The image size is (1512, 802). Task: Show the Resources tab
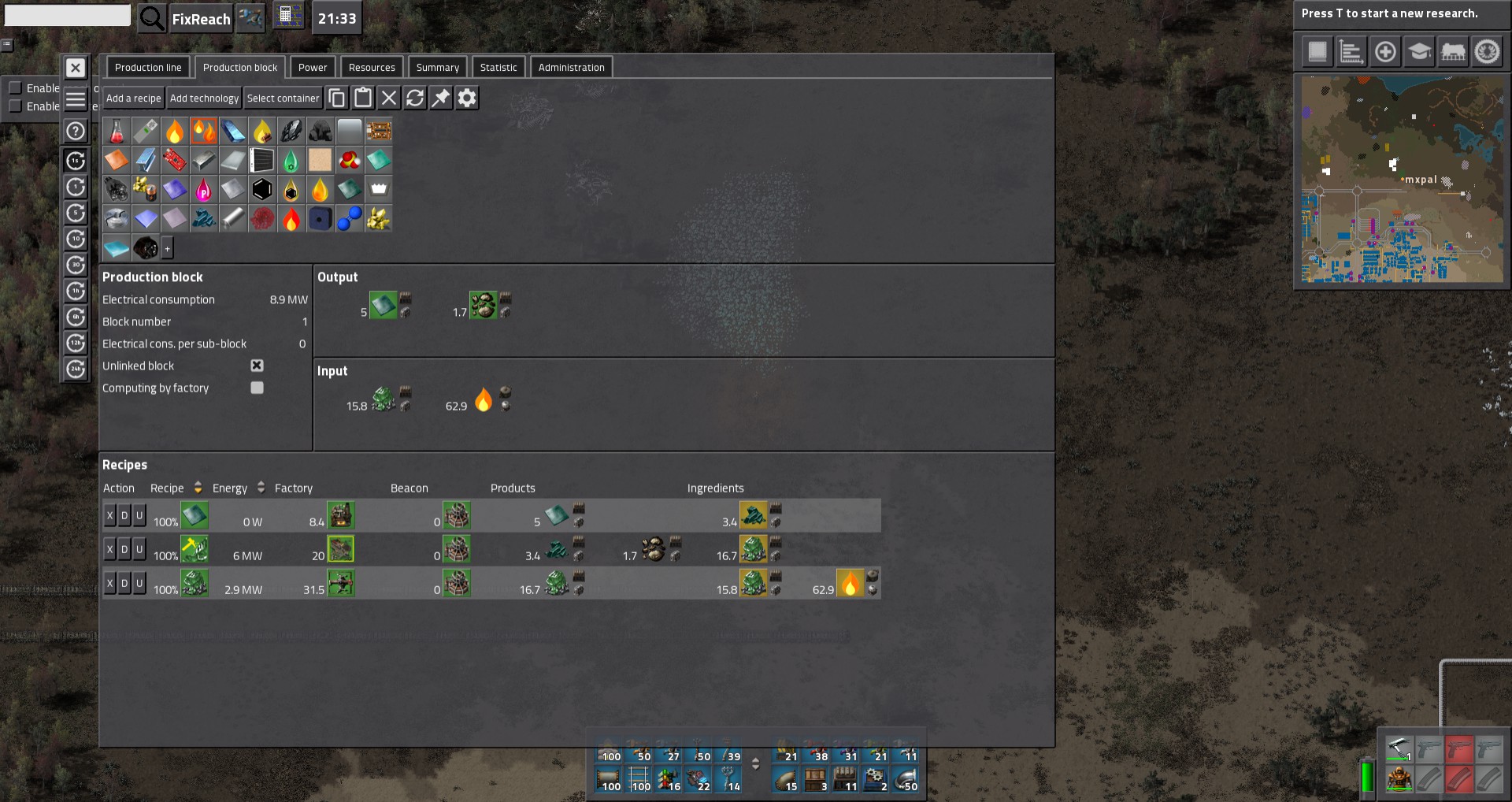(x=372, y=68)
